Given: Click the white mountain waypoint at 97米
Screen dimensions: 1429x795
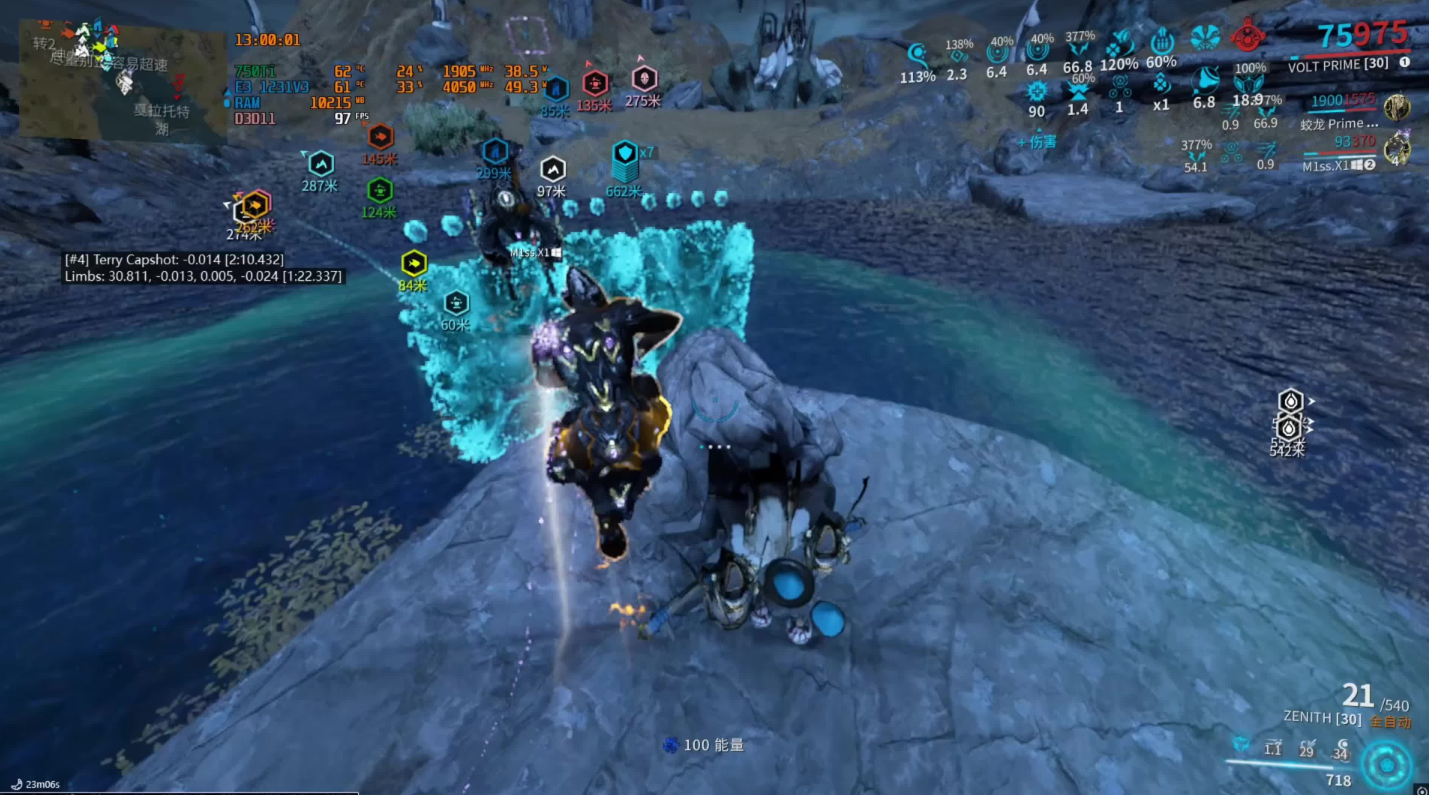Looking at the screenshot, I should coord(552,169).
